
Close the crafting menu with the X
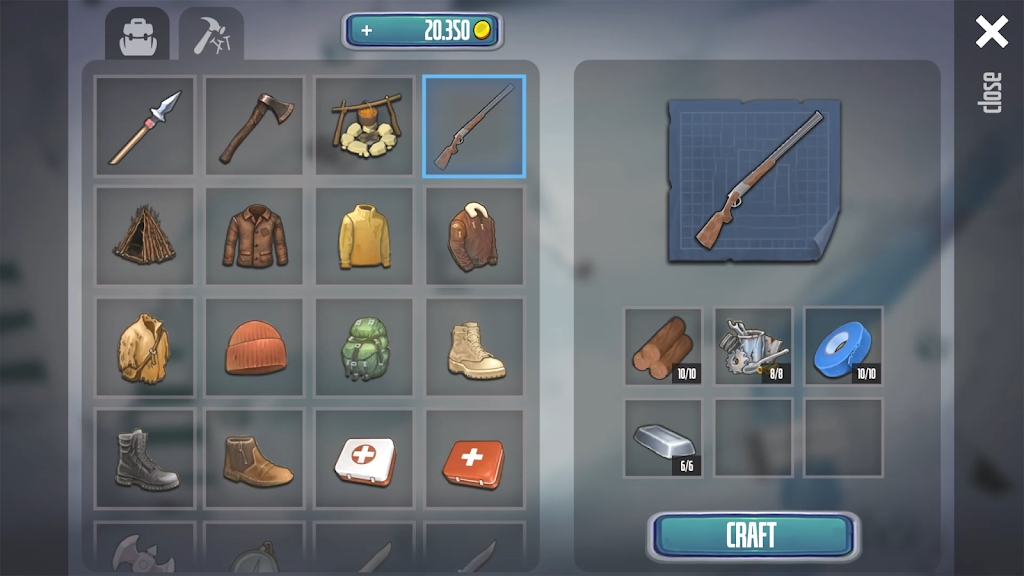[x=991, y=32]
